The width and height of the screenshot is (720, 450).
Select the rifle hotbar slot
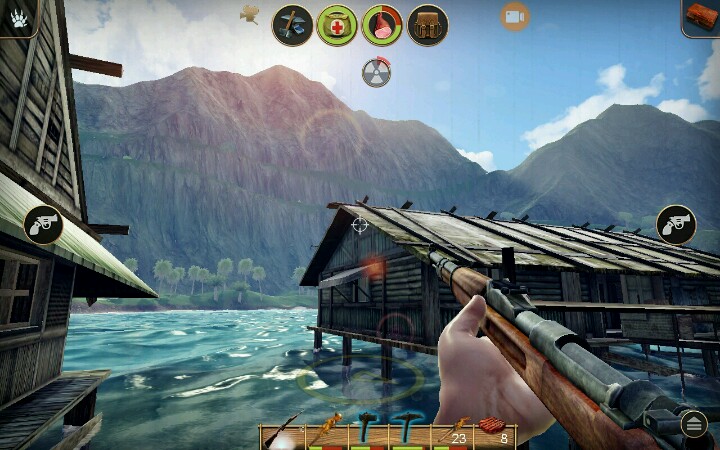[281, 433]
